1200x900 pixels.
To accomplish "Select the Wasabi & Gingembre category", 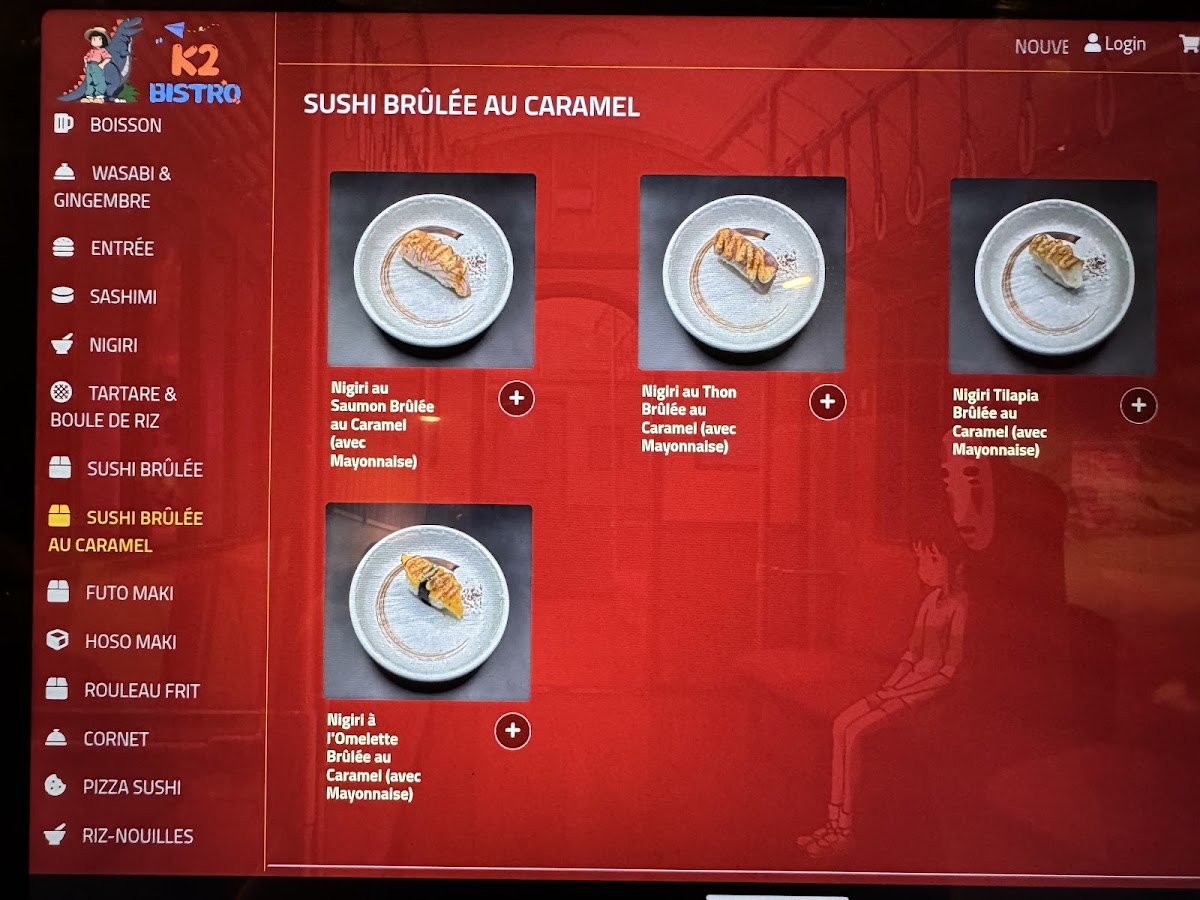I will click(112, 187).
